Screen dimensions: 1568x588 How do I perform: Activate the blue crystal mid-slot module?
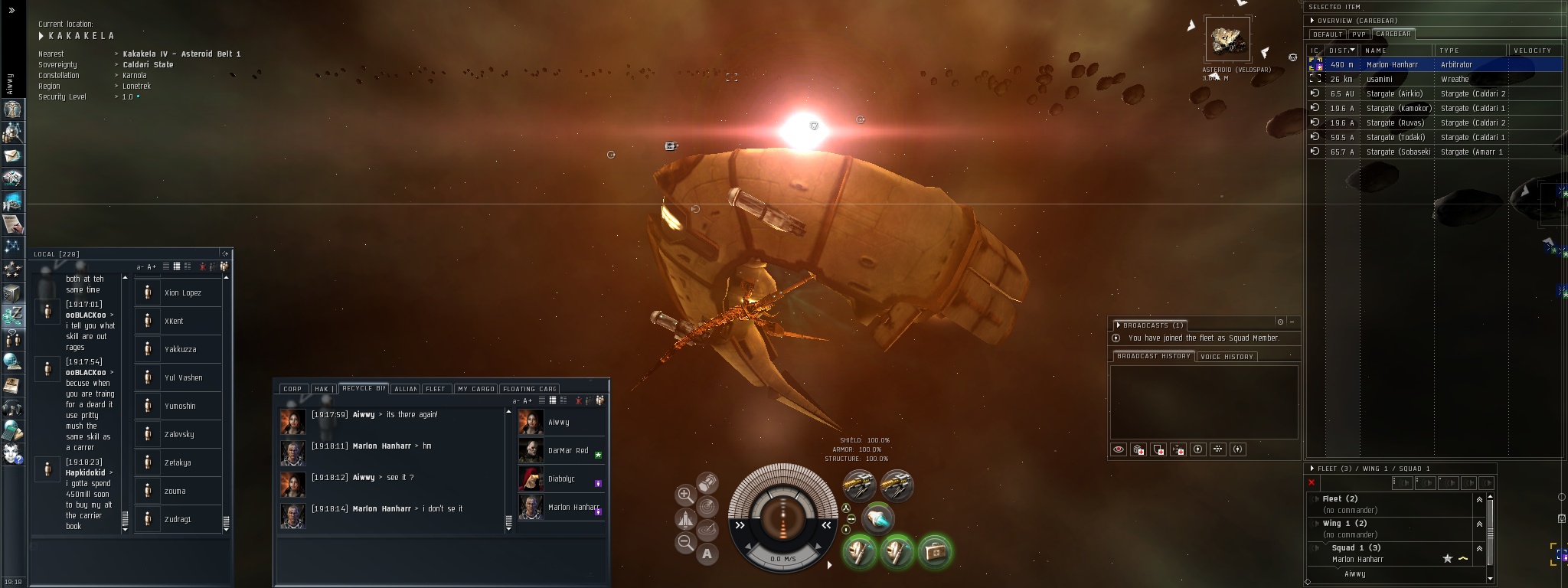point(878,519)
